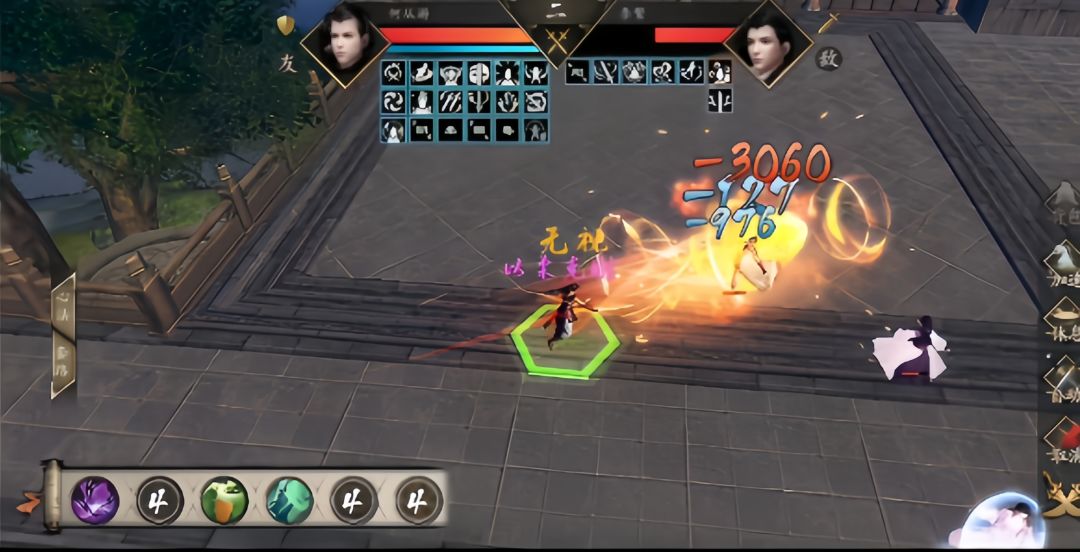The image size is (1080, 552).
Task: Select the purple skill orb
Action: tap(95, 500)
